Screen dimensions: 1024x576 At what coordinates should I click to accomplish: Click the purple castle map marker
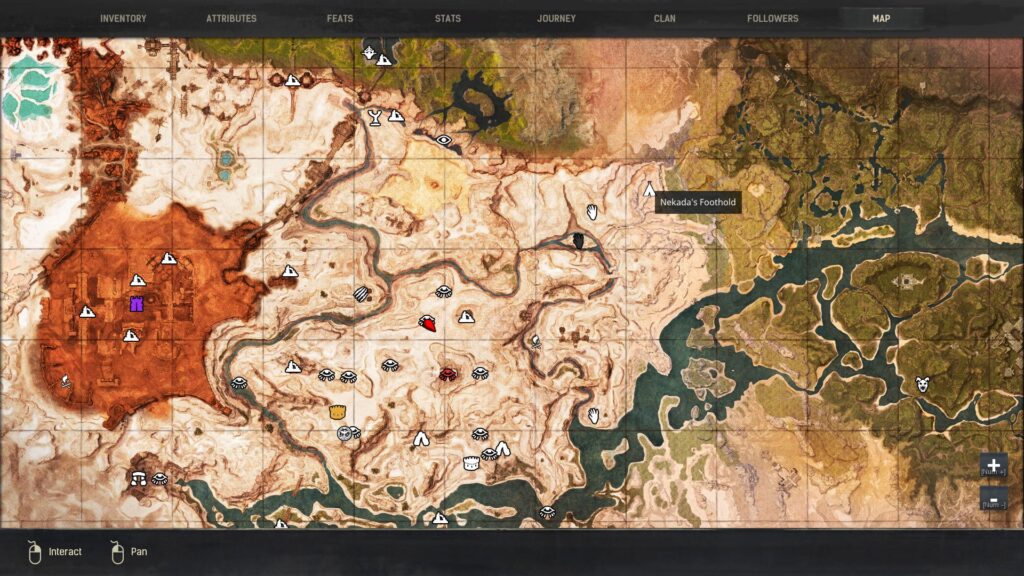[137, 303]
